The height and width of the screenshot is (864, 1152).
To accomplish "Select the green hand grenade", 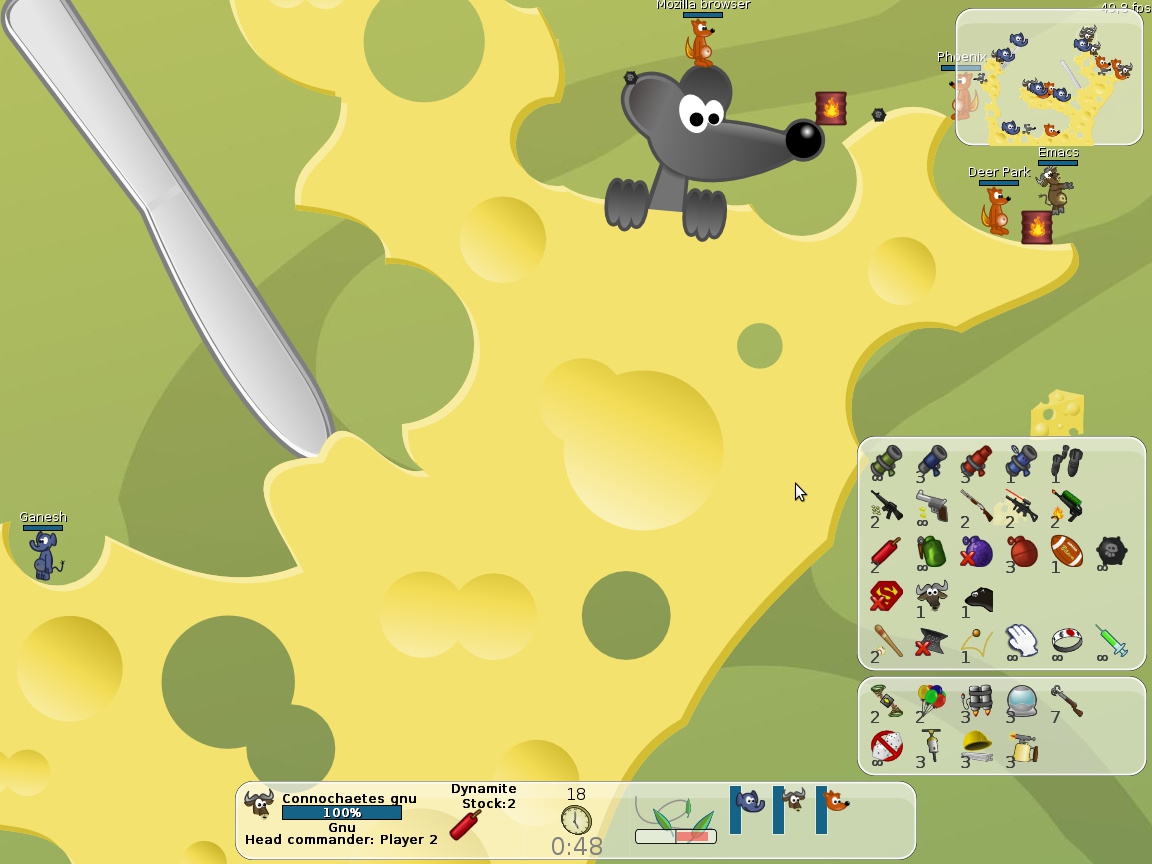I will tap(932, 551).
